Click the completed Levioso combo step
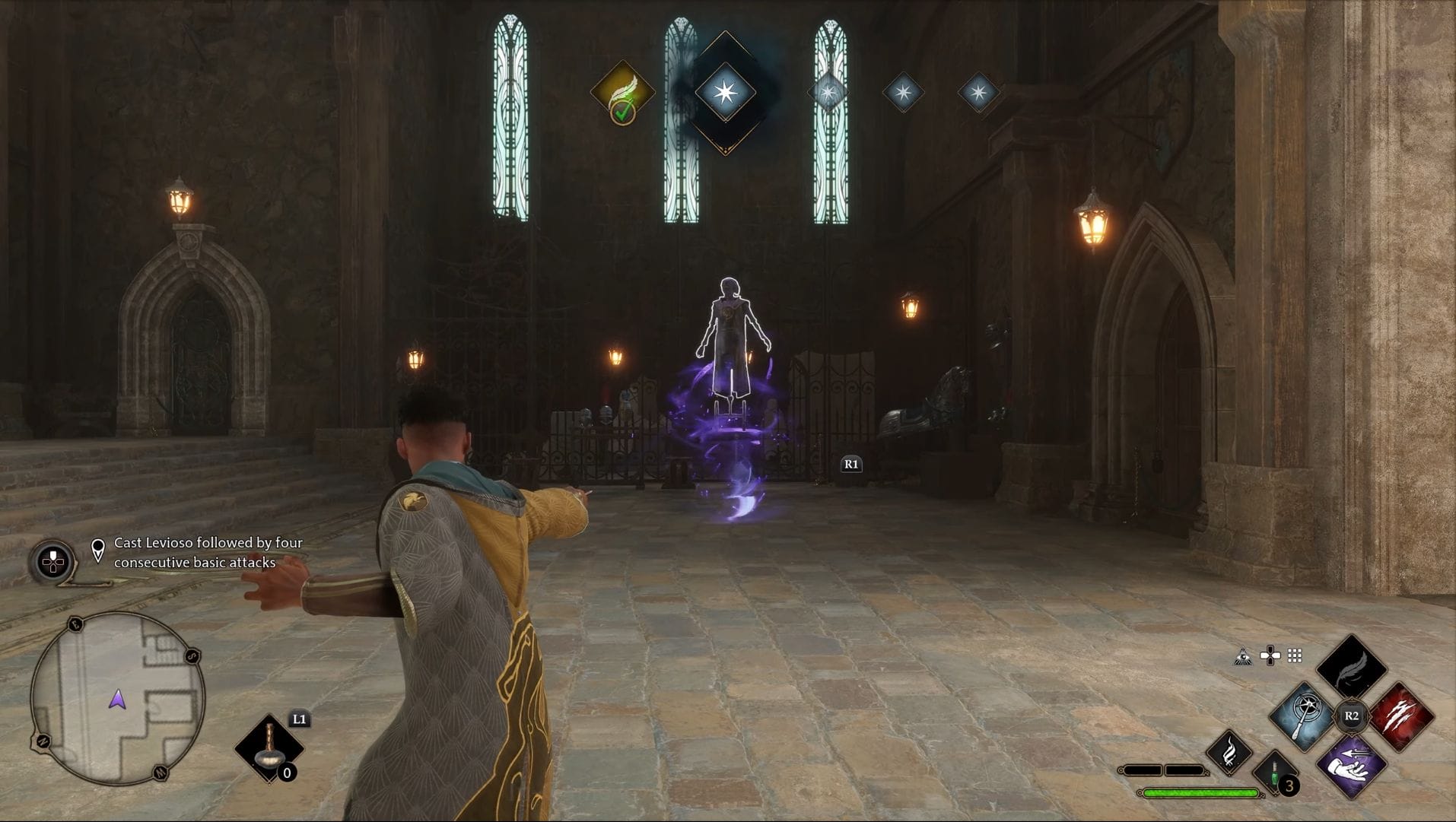Image resolution: width=1456 pixels, height=822 pixels. point(623,93)
